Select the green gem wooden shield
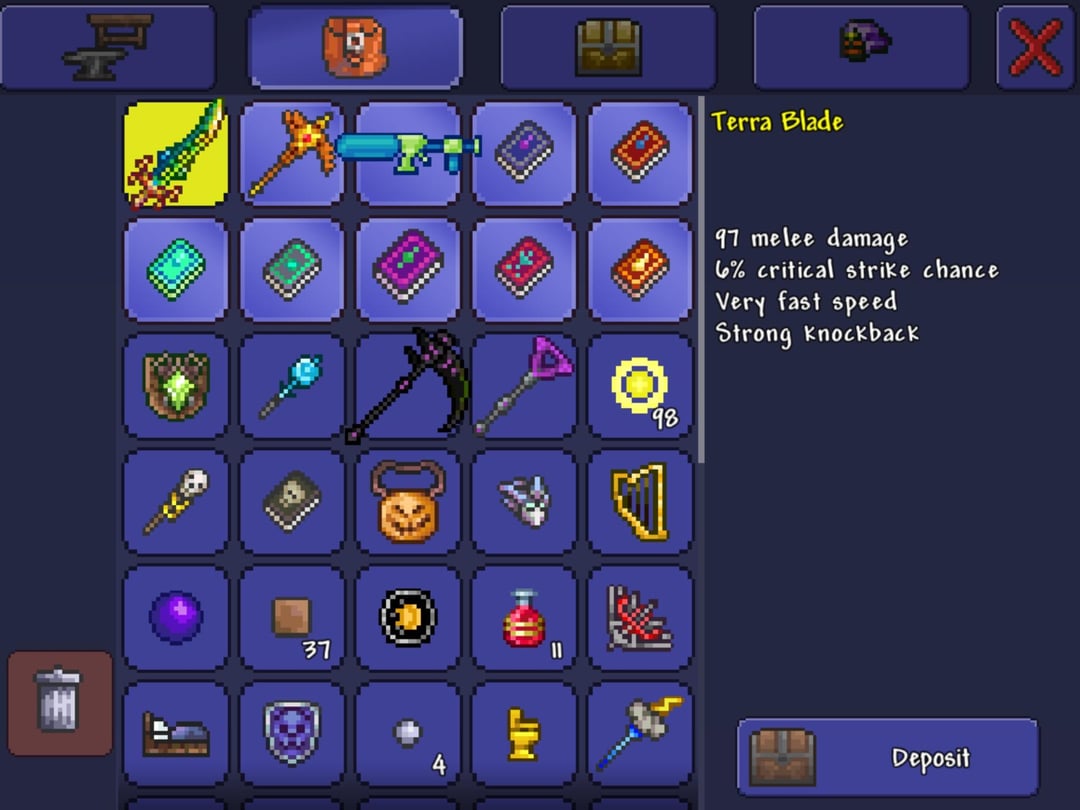Screen dimensions: 1080x810 coord(176,386)
